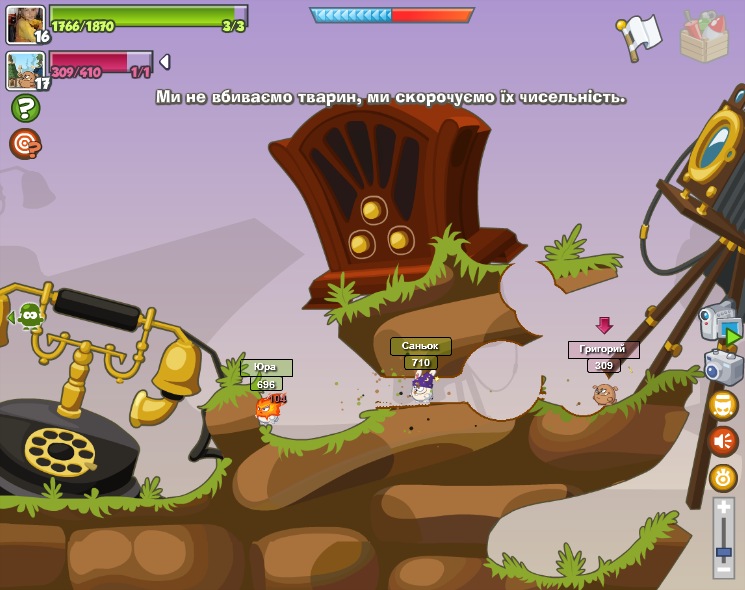
Task: Zoom in with the plus button
Action: [x=723, y=508]
